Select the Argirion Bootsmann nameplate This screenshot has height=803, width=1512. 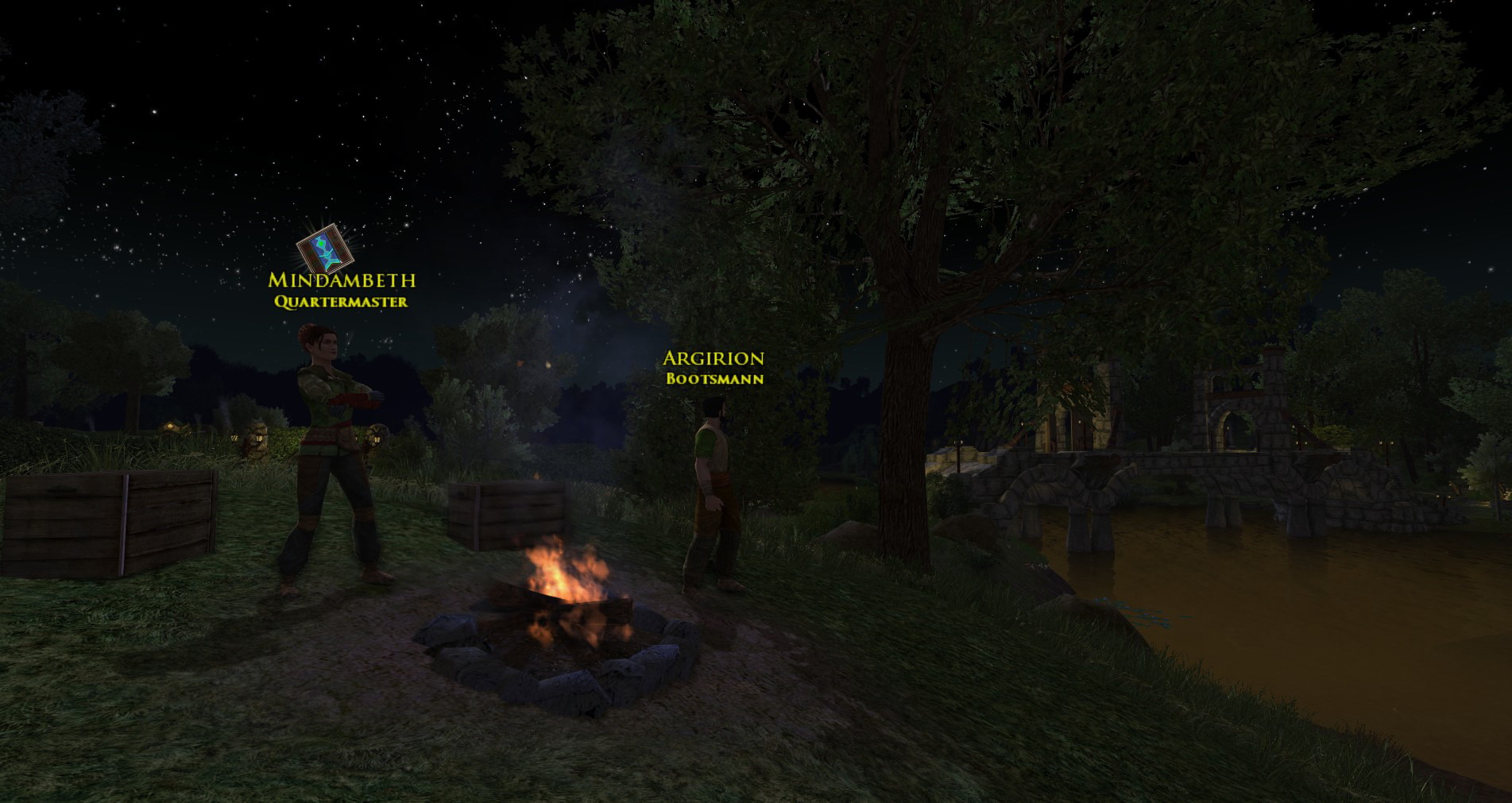click(x=713, y=368)
